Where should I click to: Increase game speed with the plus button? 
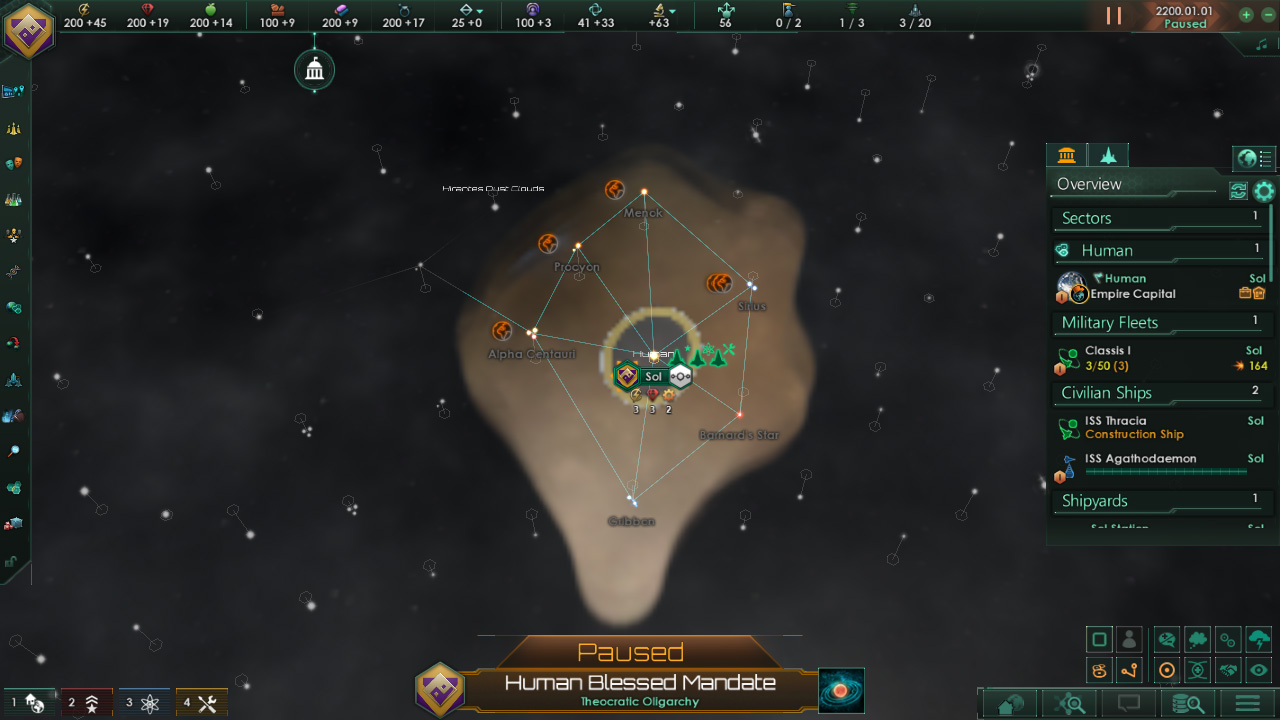(x=1246, y=15)
